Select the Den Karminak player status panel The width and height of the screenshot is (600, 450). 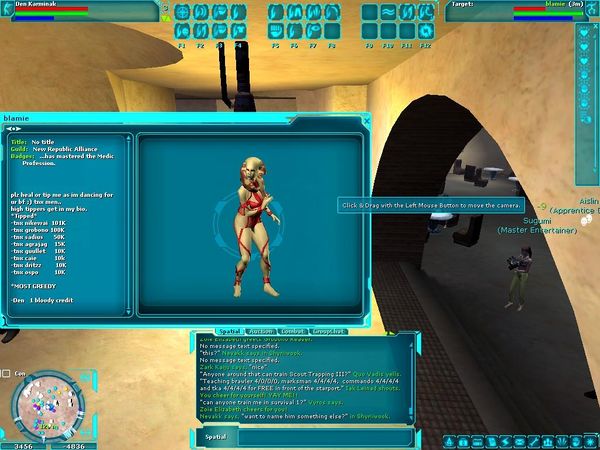(x=80, y=11)
